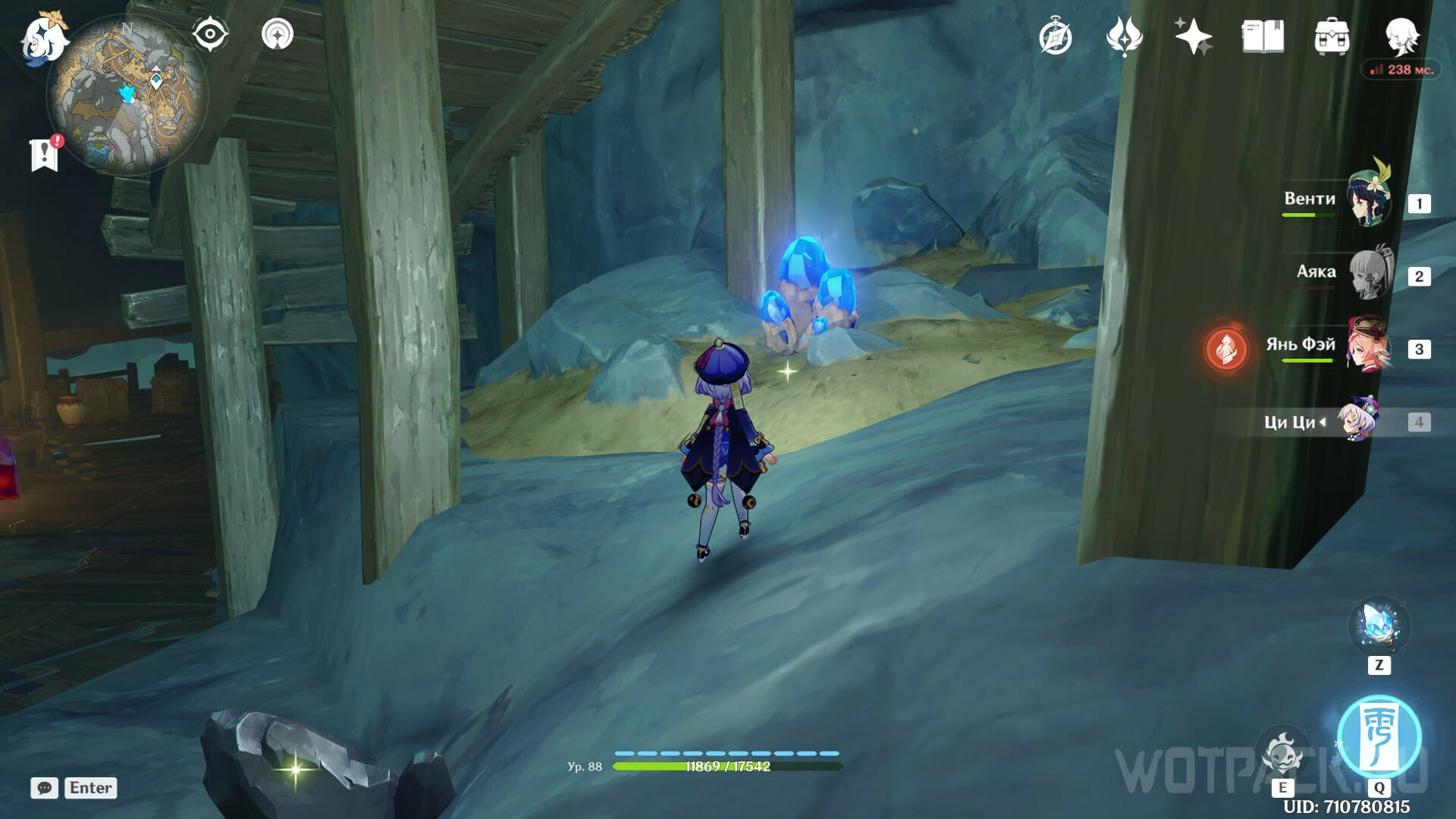Open the Adventurer Handbook book icon
Image resolution: width=1456 pixels, height=819 pixels.
pos(1263,37)
